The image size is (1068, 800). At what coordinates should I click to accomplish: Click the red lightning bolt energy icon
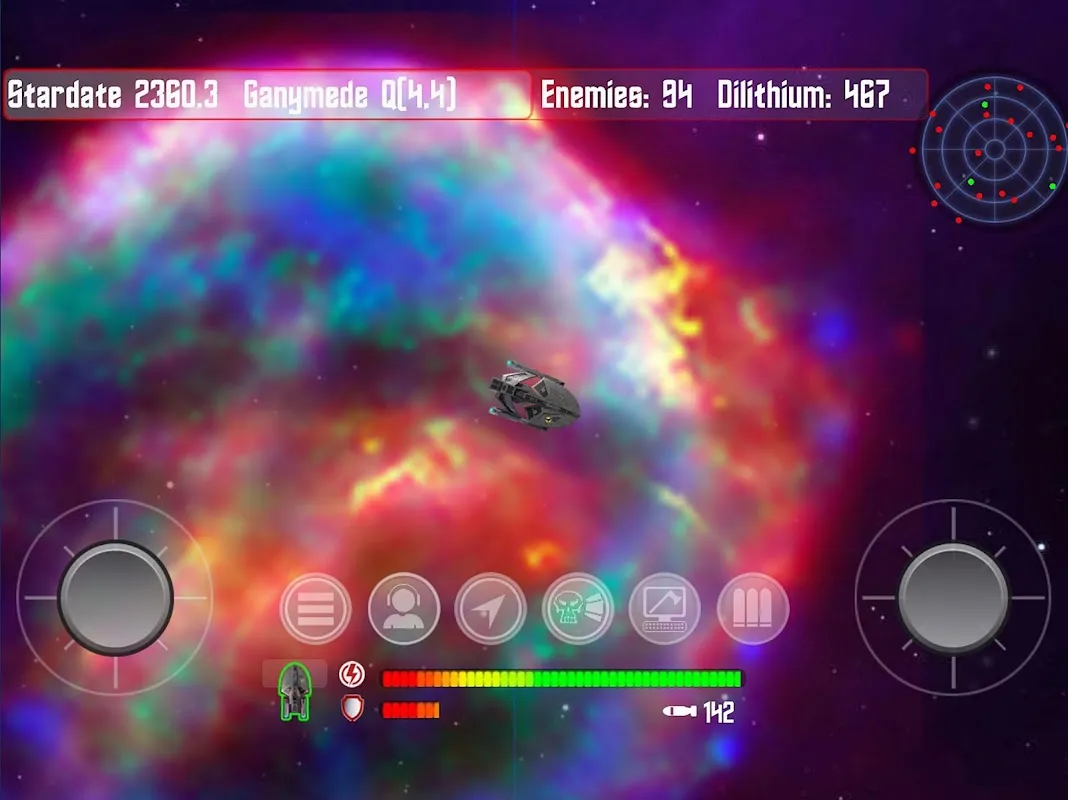click(352, 674)
